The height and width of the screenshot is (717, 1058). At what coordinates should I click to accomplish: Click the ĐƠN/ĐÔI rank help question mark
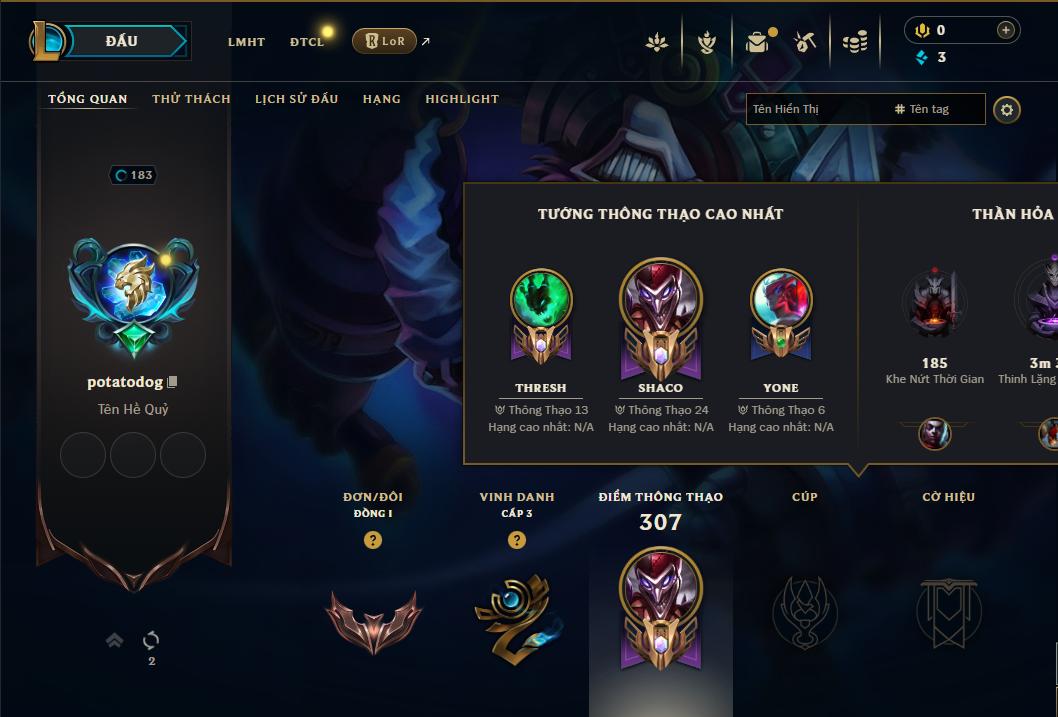pyautogui.click(x=373, y=540)
